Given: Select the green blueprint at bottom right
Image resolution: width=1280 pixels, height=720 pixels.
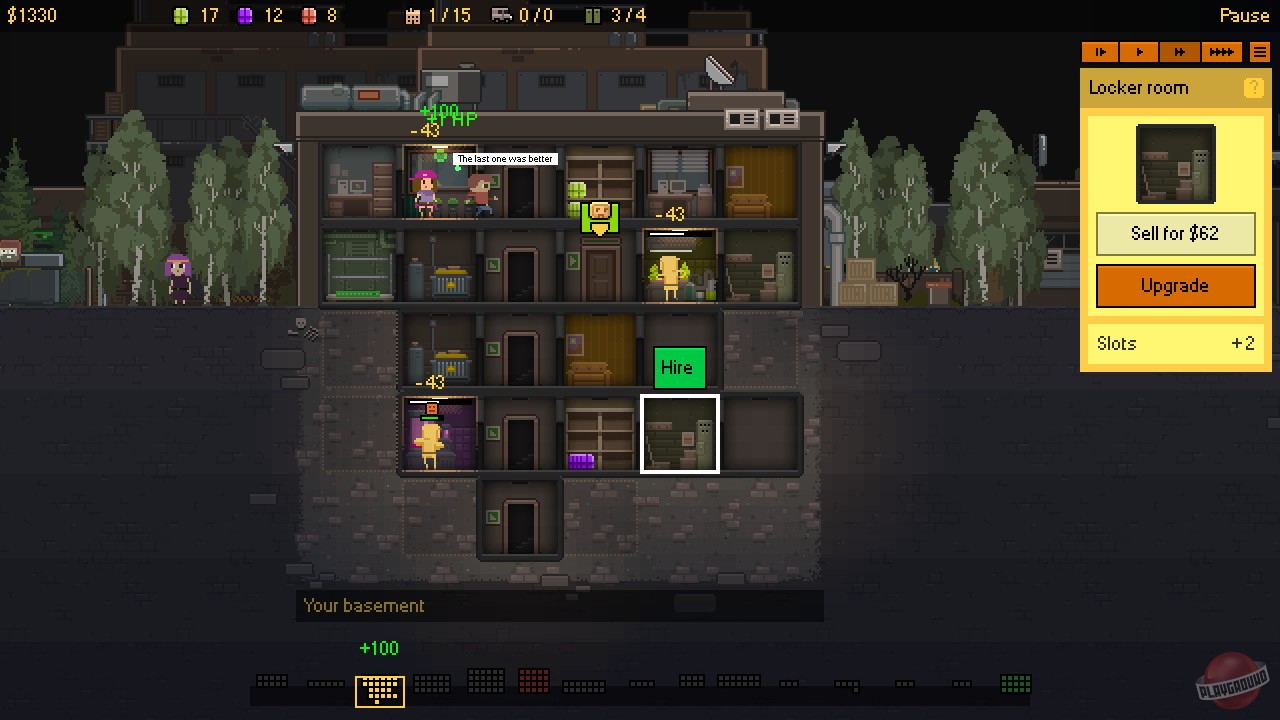Looking at the screenshot, I should tap(1015, 682).
